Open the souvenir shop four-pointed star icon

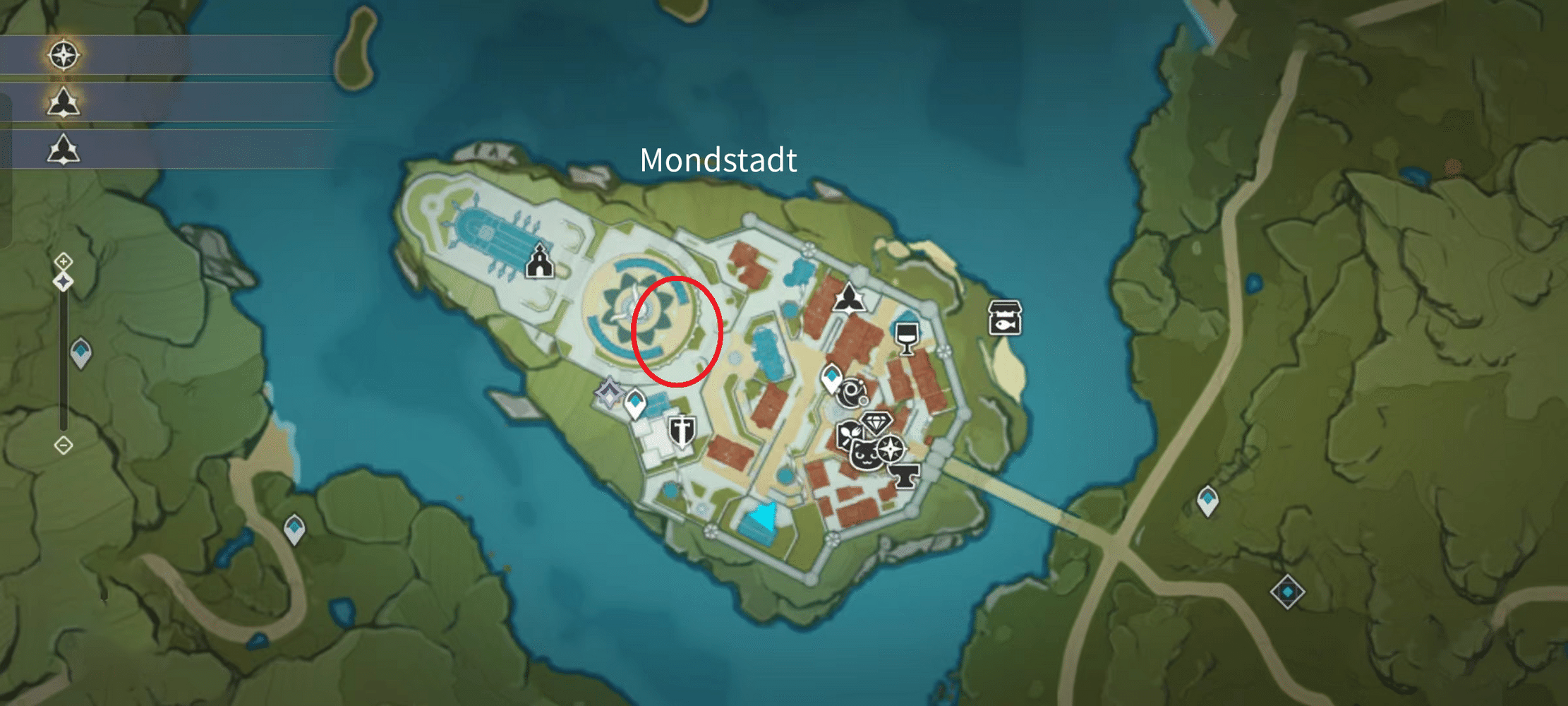tap(891, 448)
